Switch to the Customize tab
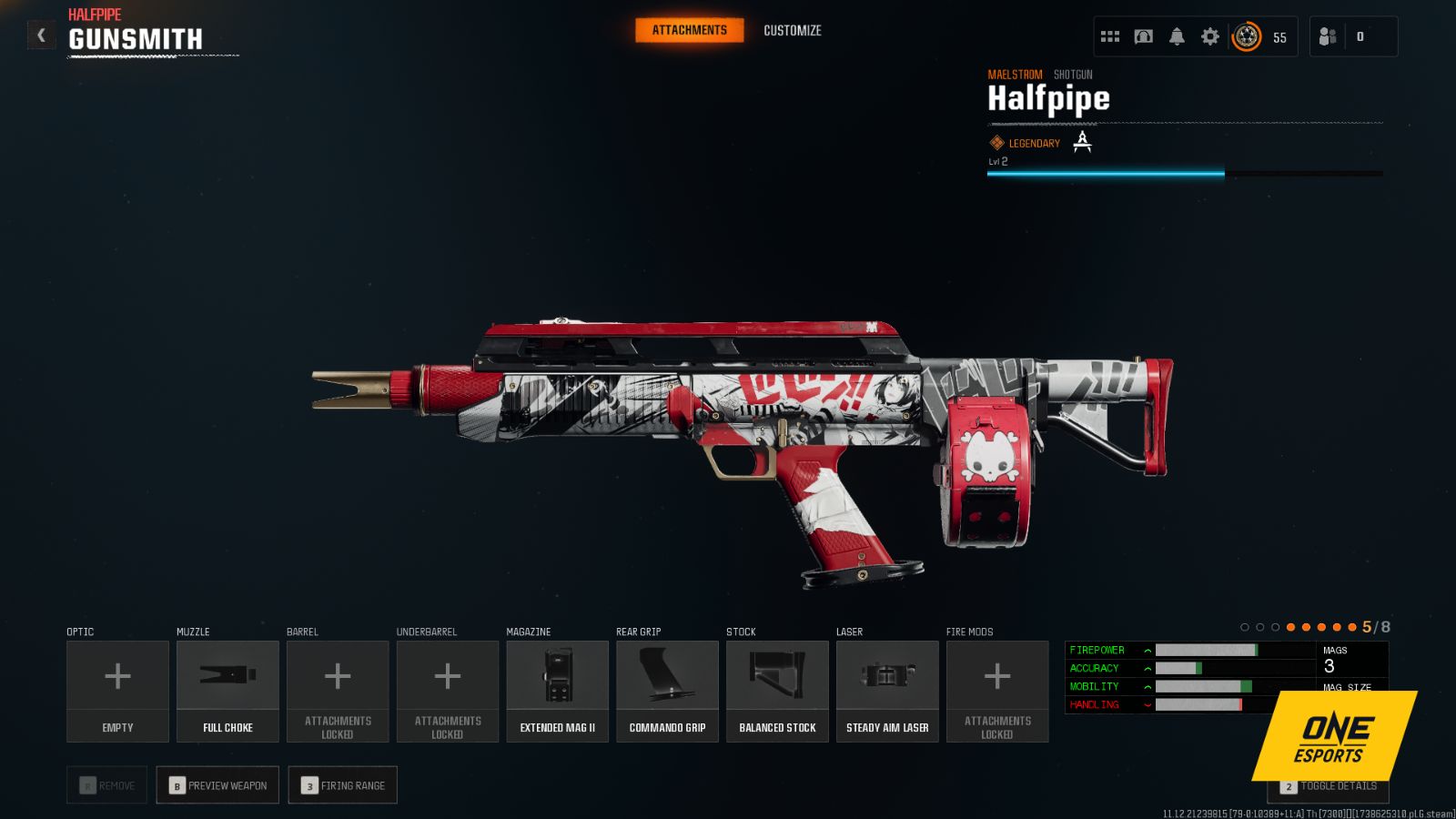The width and height of the screenshot is (1456, 819). (x=791, y=30)
